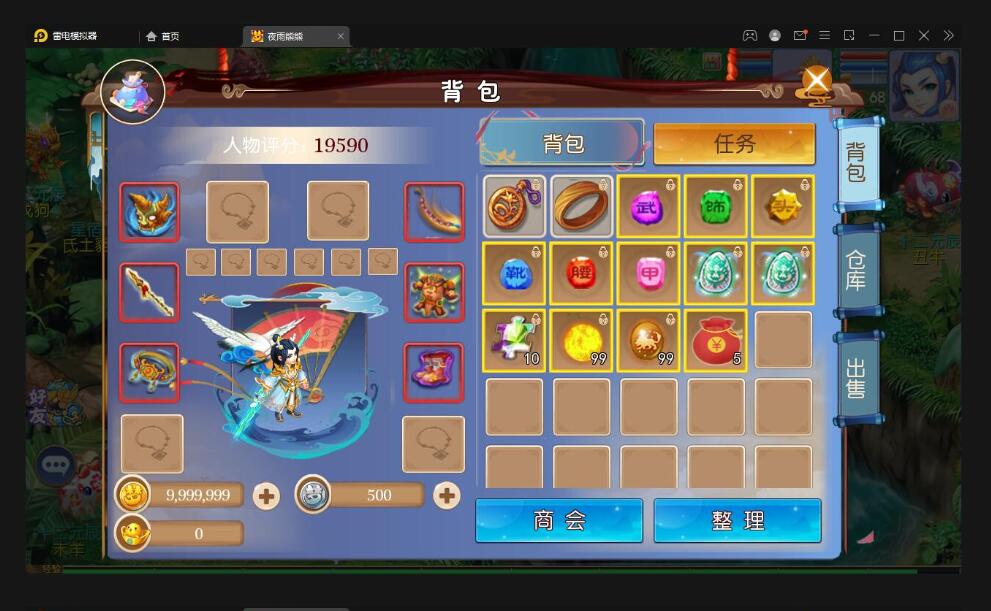Close the backpack window
The image size is (991, 611).
coord(817,80)
